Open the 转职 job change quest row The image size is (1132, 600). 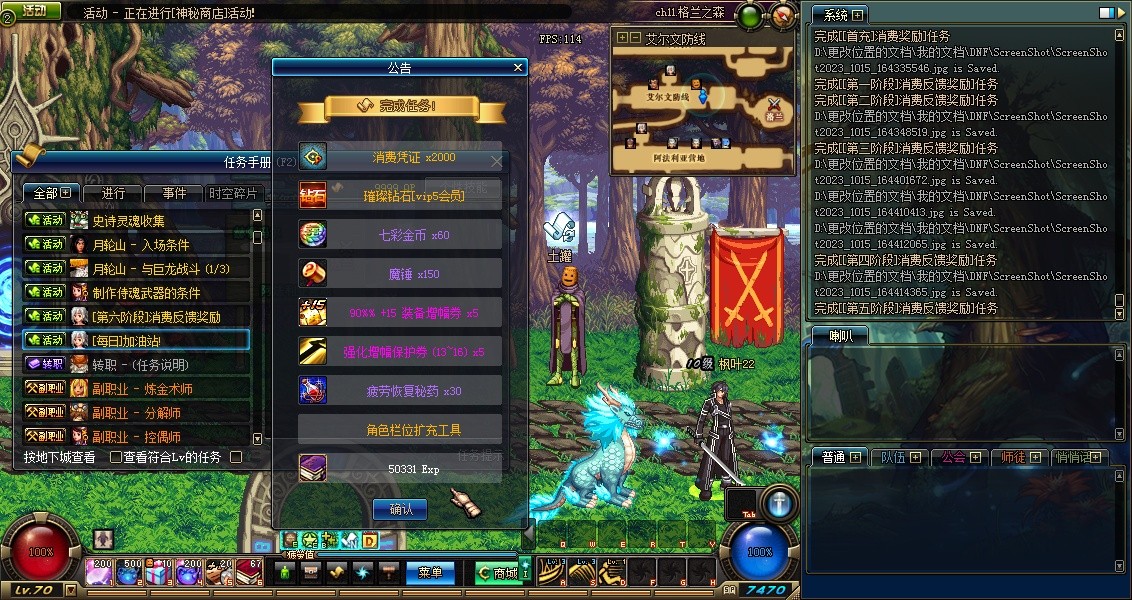click(x=136, y=365)
